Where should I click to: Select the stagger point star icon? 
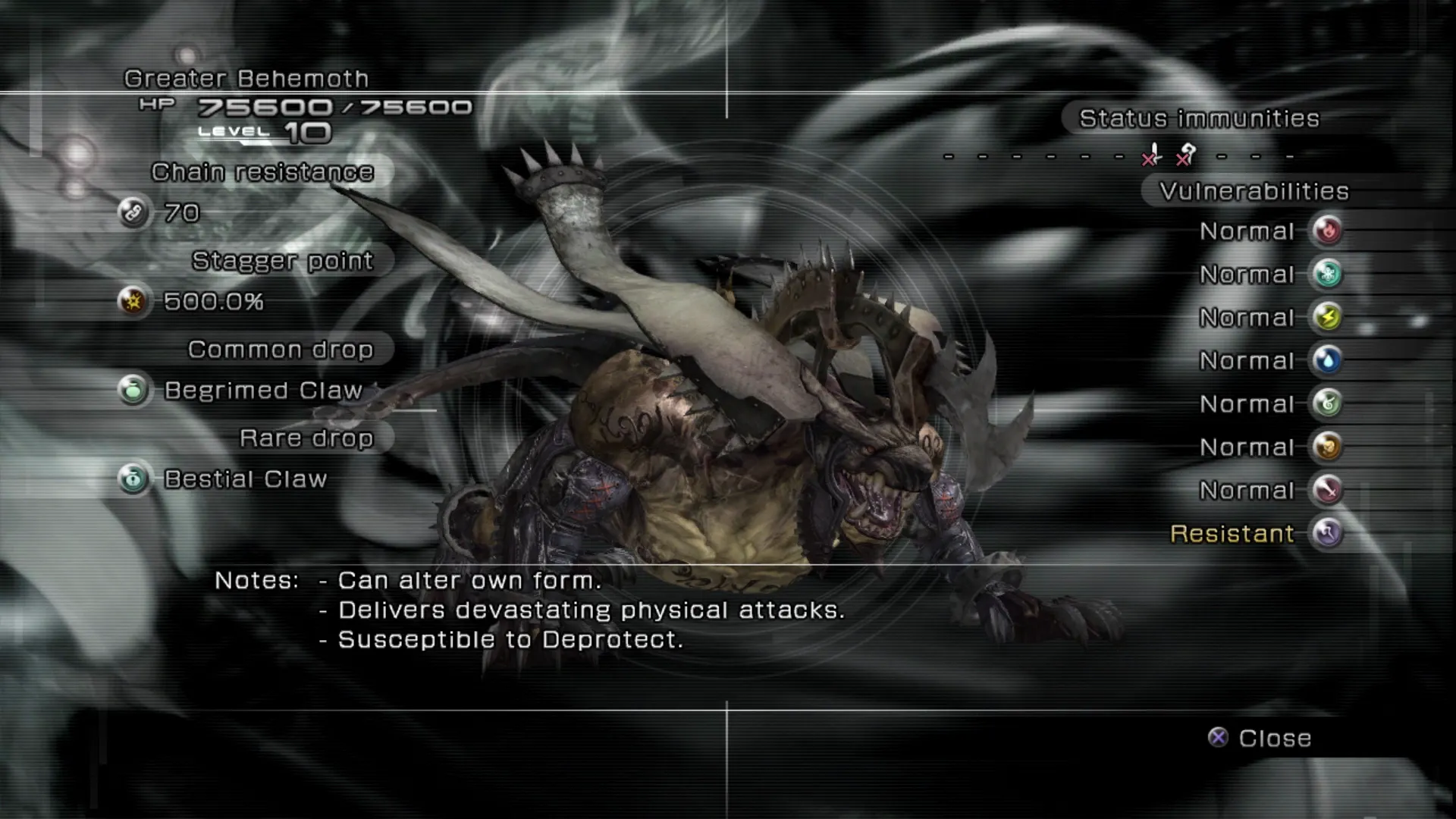(133, 301)
